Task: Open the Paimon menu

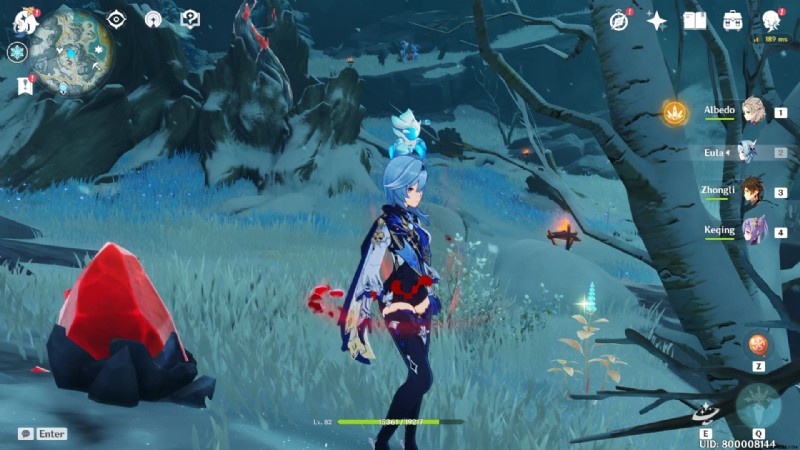Action: [24, 18]
